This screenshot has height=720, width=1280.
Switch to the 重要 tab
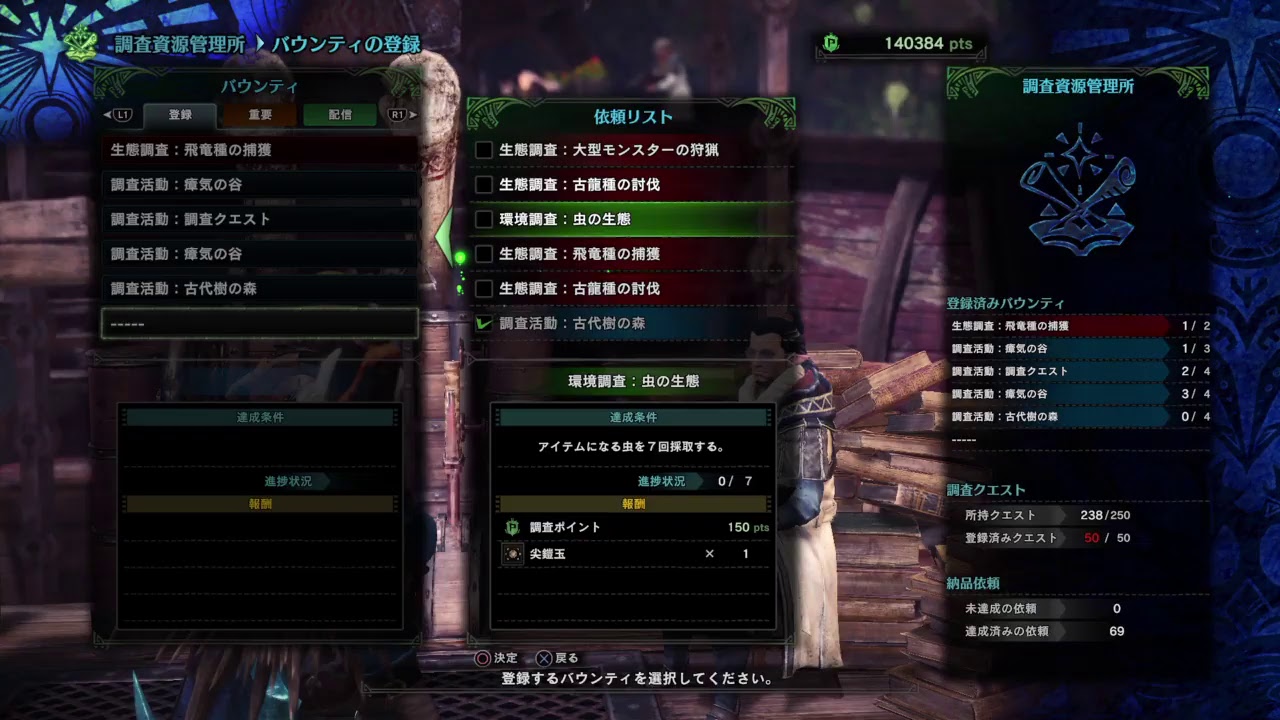coord(262,115)
